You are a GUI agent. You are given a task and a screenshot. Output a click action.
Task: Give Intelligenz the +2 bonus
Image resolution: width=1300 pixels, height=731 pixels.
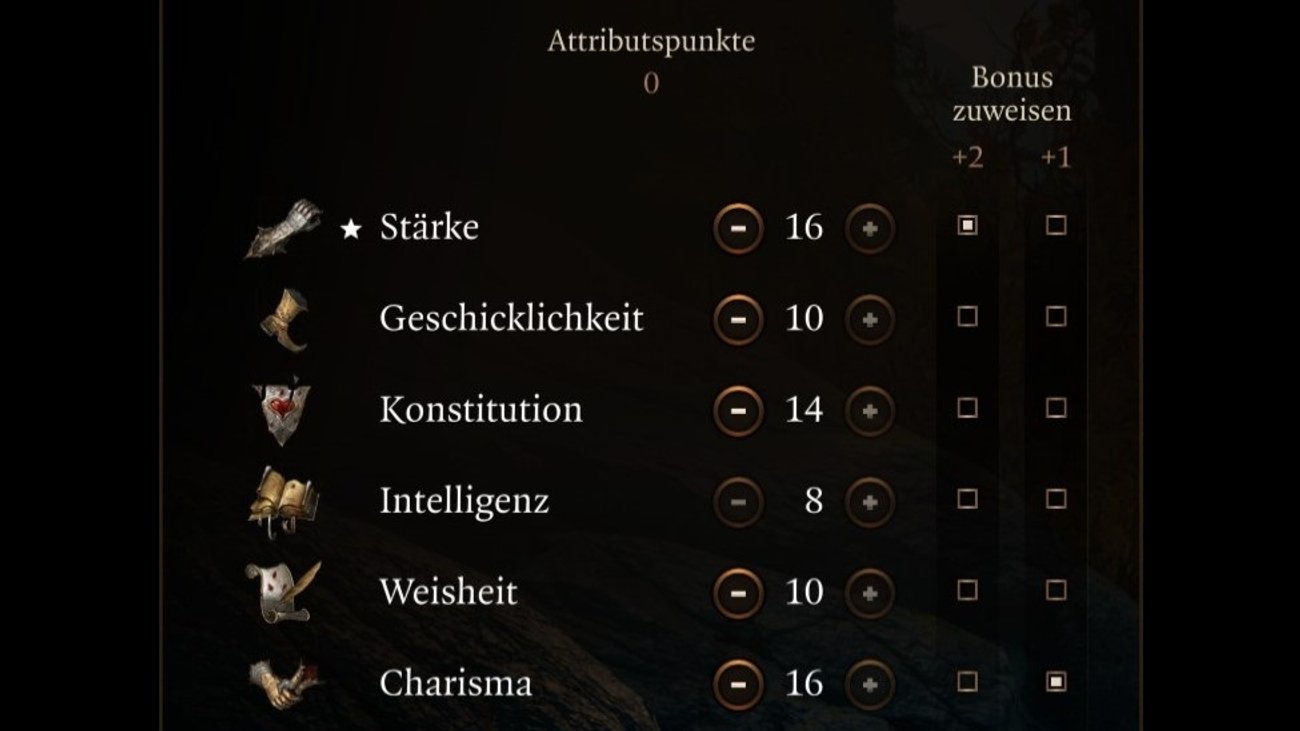pyautogui.click(x=967, y=499)
